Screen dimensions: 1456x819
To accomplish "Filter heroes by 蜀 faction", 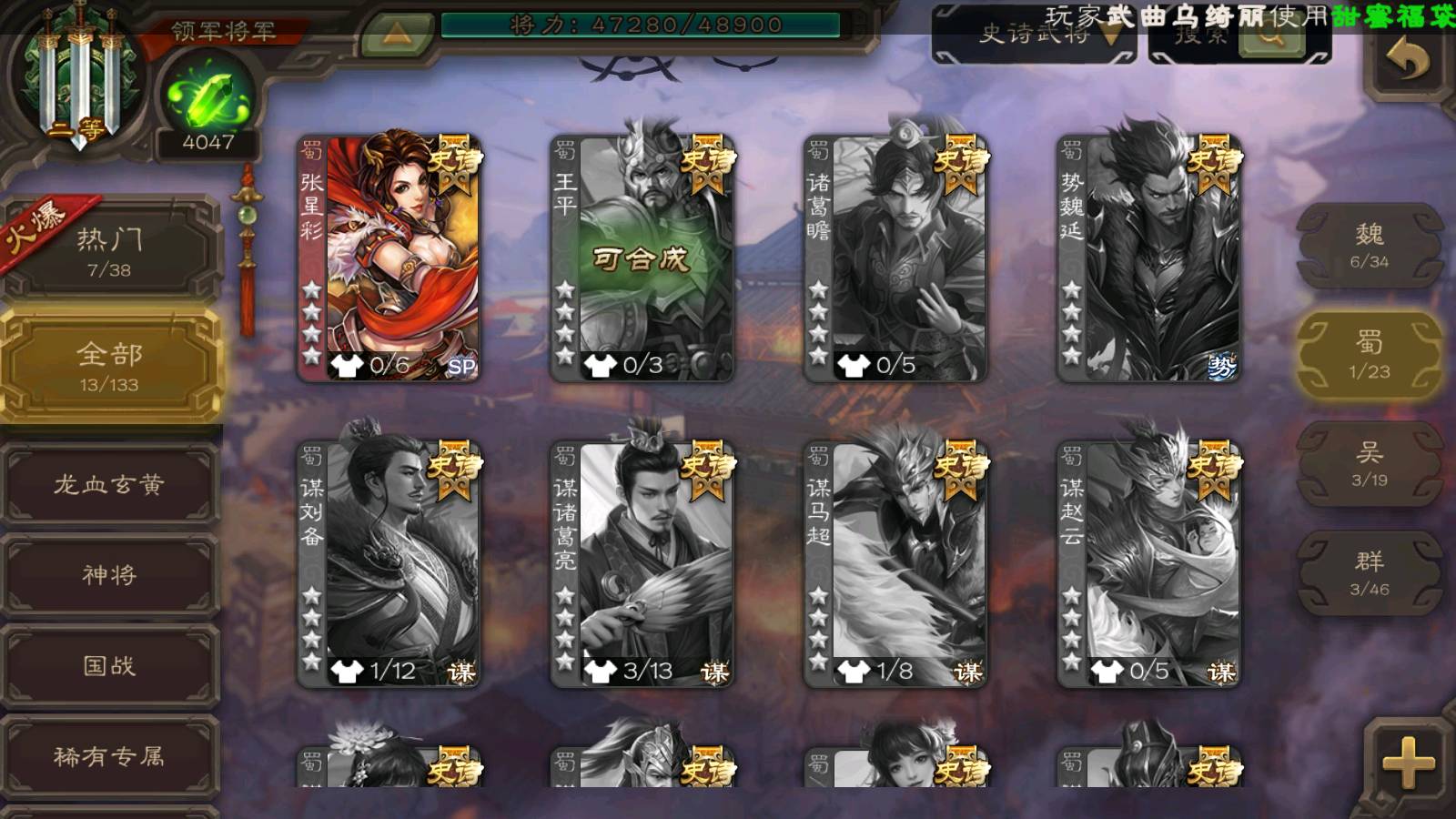I will 1369,355.
